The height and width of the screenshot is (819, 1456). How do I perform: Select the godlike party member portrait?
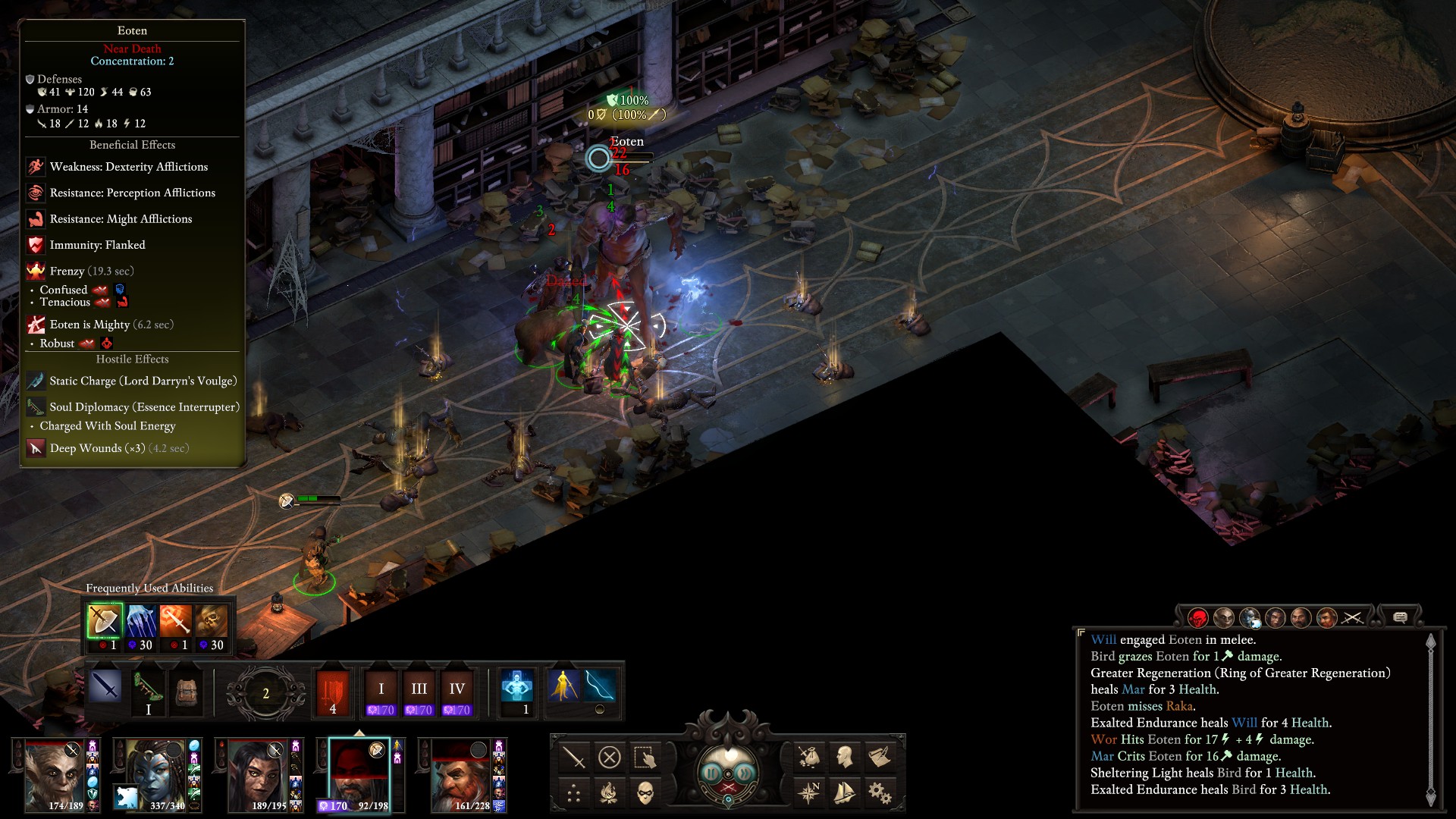tap(55, 775)
